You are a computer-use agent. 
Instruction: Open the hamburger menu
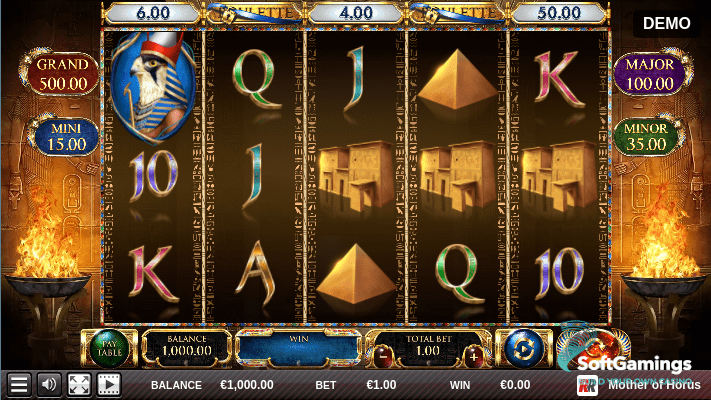click(x=18, y=384)
